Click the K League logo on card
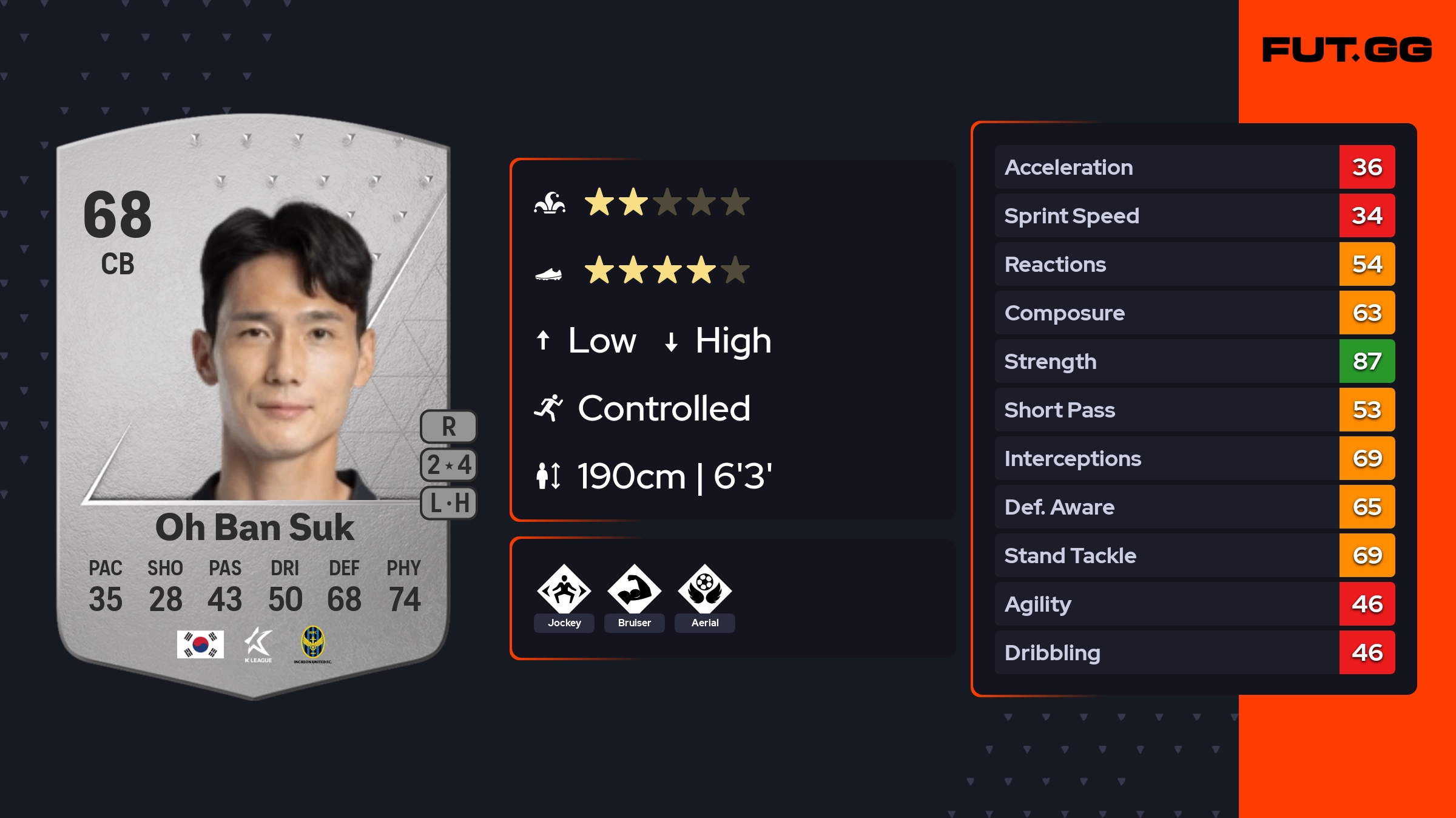The width and height of the screenshot is (1456, 818). coord(258,644)
